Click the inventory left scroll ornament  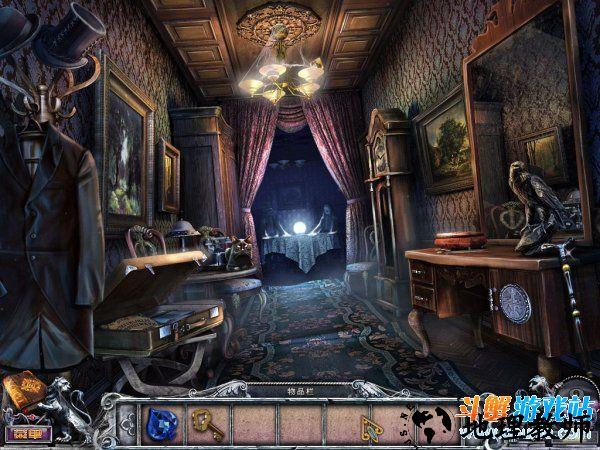[125, 424]
